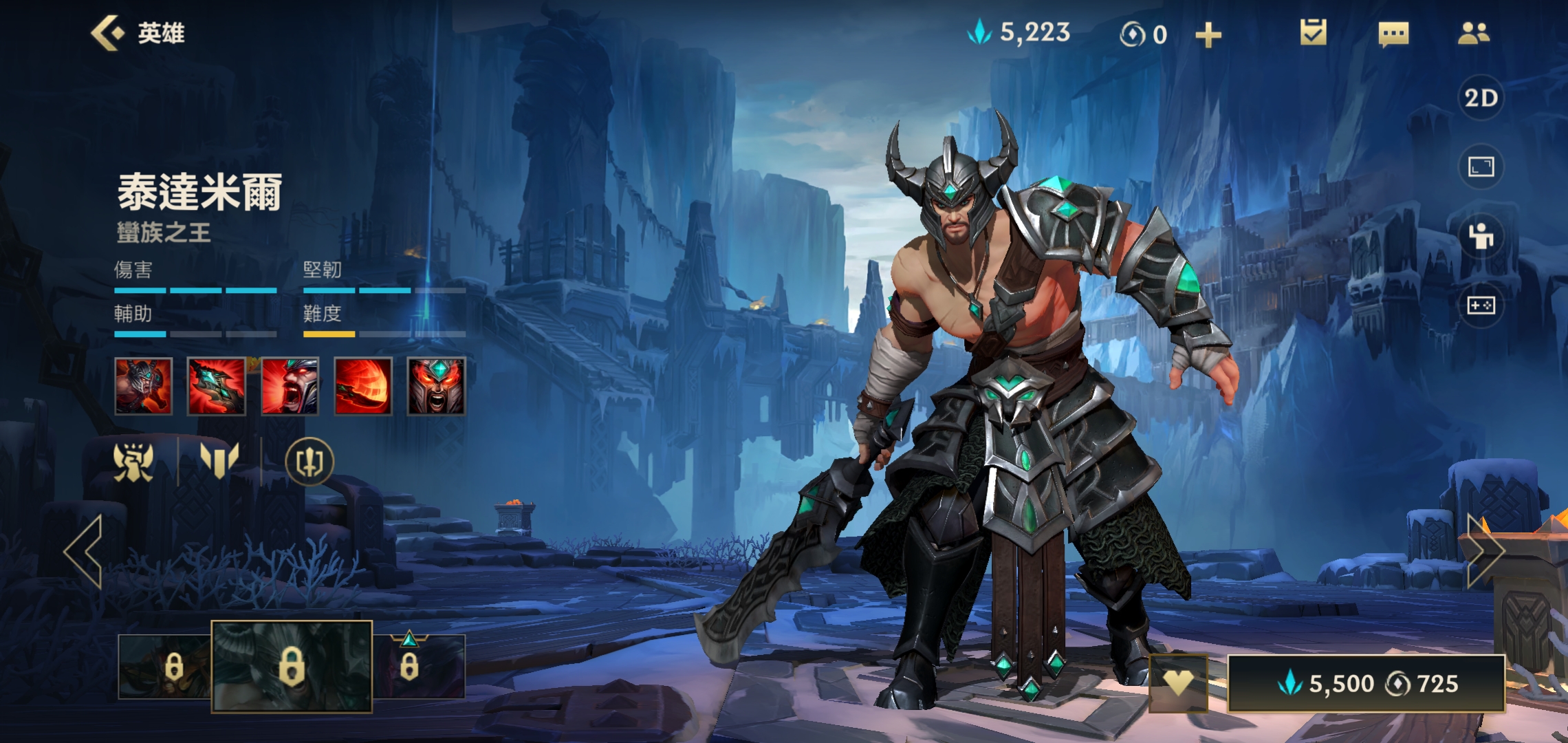Screen dimensions: 1568x743
Task: Click the gamepad try-out icon
Action: tap(1481, 305)
